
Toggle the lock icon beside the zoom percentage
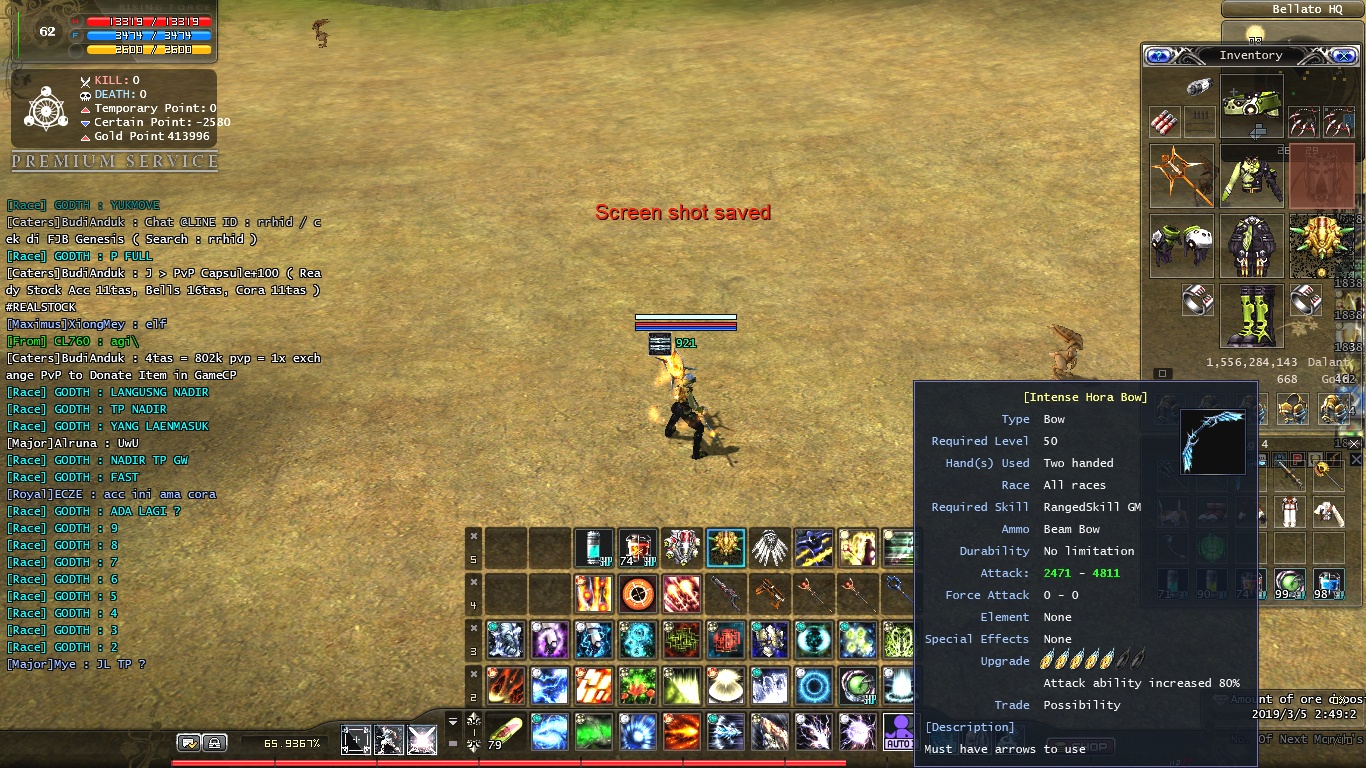(214, 743)
